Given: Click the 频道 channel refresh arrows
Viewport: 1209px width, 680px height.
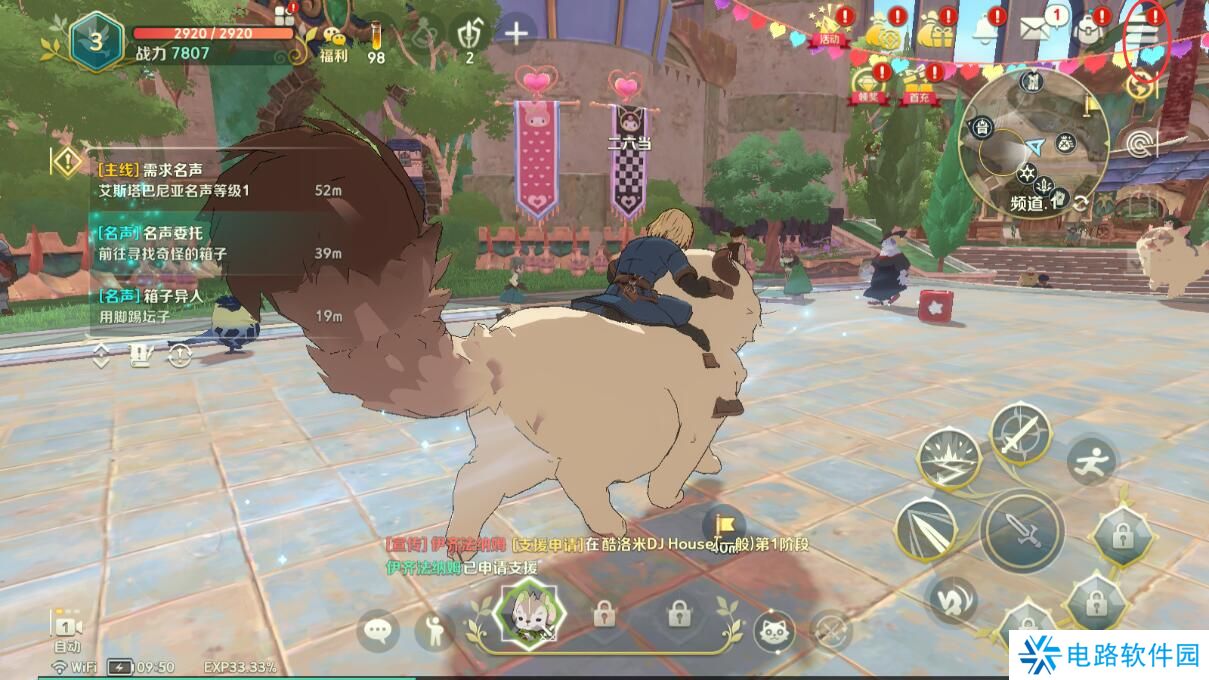Looking at the screenshot, I should pos(1081,203).
